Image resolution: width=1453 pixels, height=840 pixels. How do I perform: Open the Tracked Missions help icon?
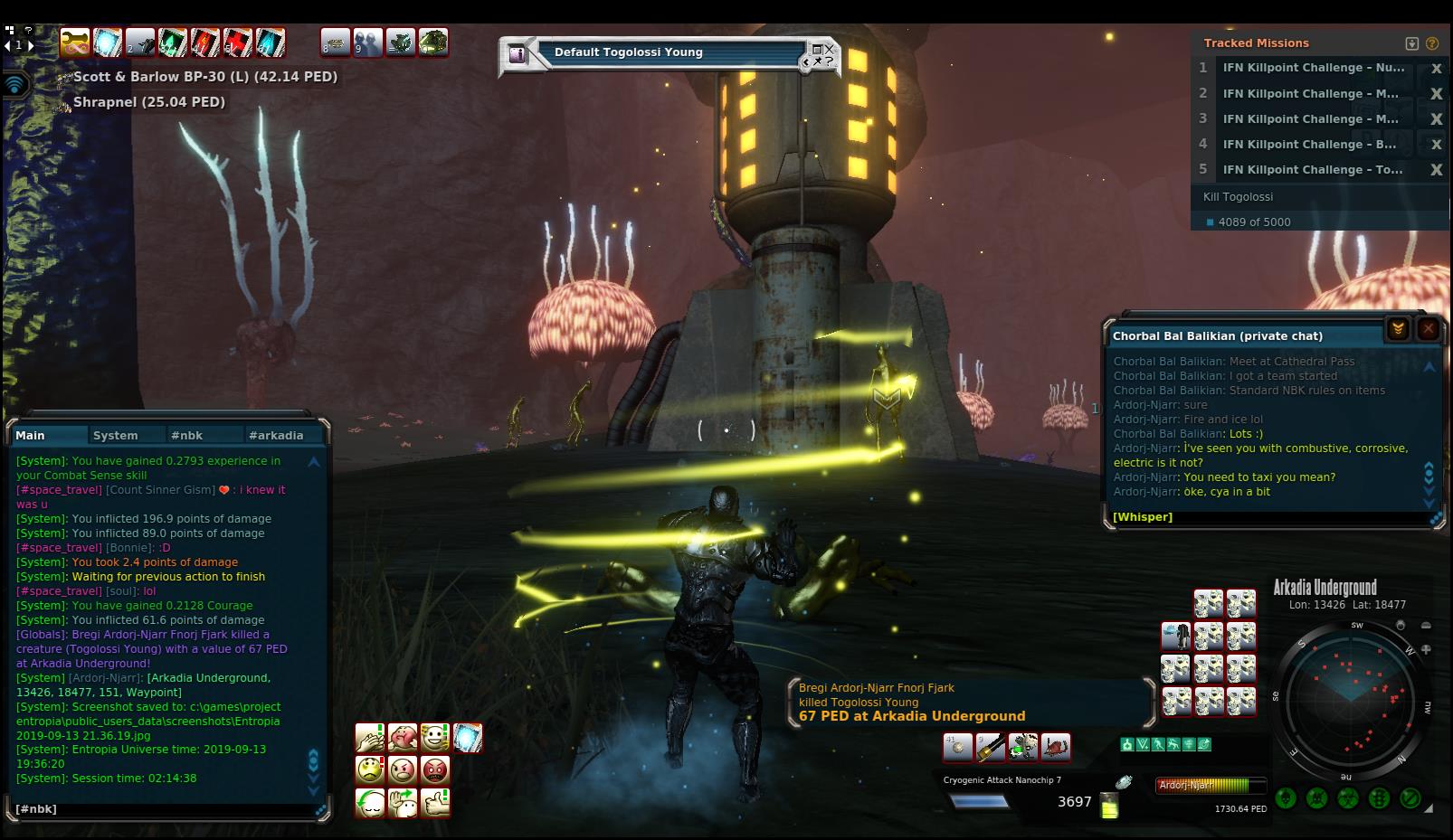point(1431,43)
